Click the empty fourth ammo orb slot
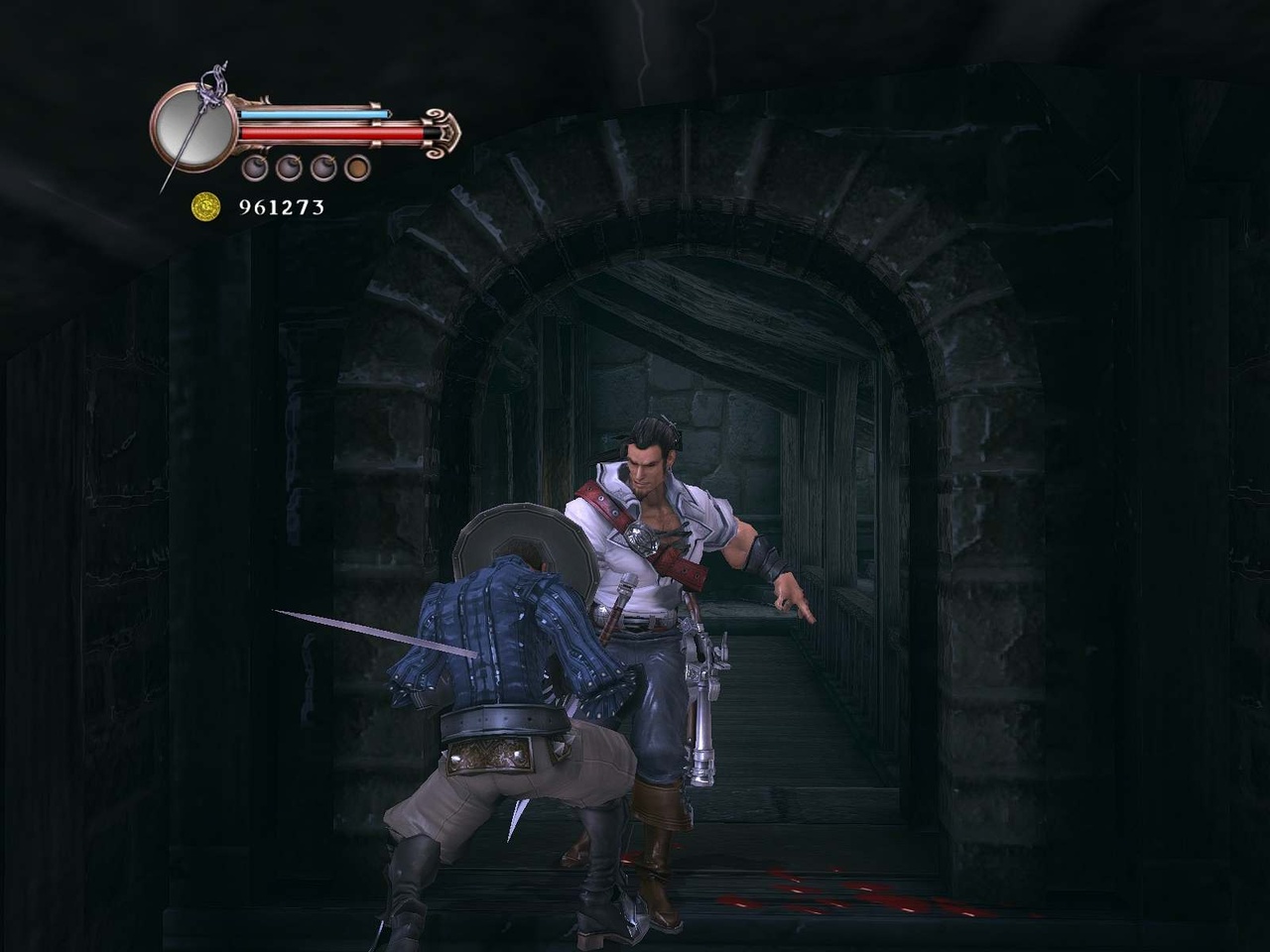This screenshot has width=1270, height=952. pyautogui.click(x=356, y=168)
